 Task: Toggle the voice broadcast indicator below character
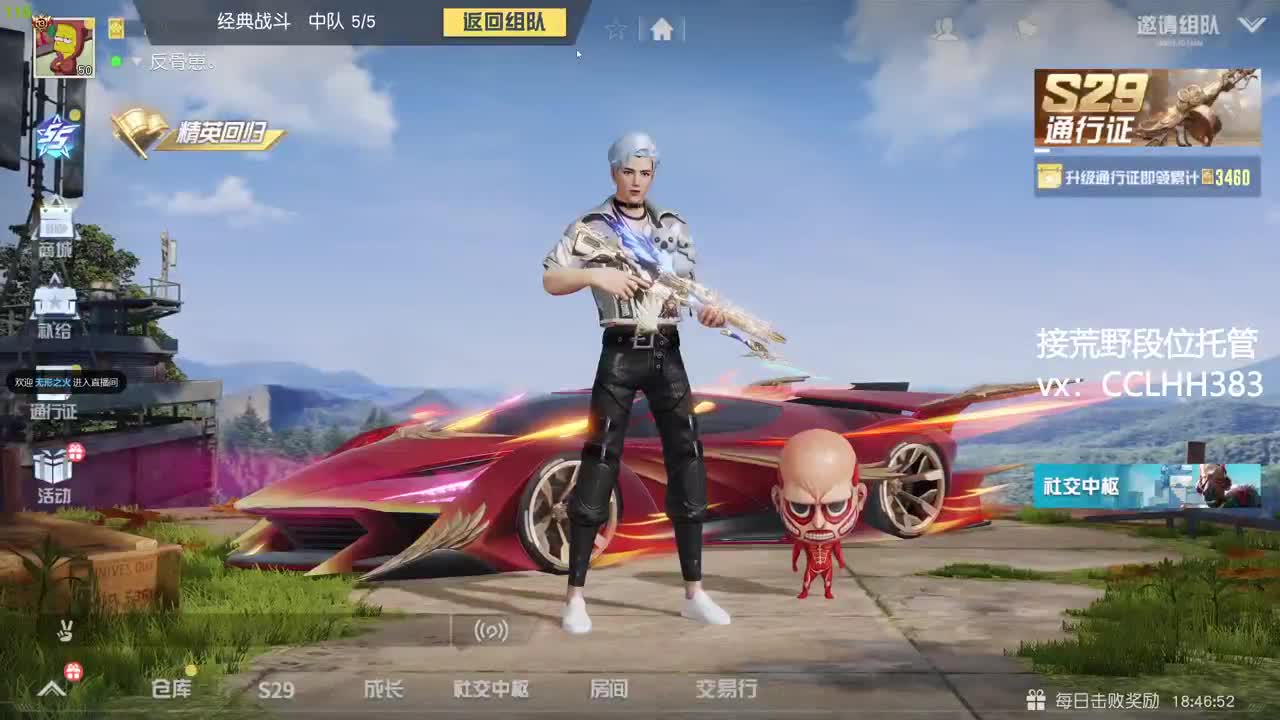point(488,631)
